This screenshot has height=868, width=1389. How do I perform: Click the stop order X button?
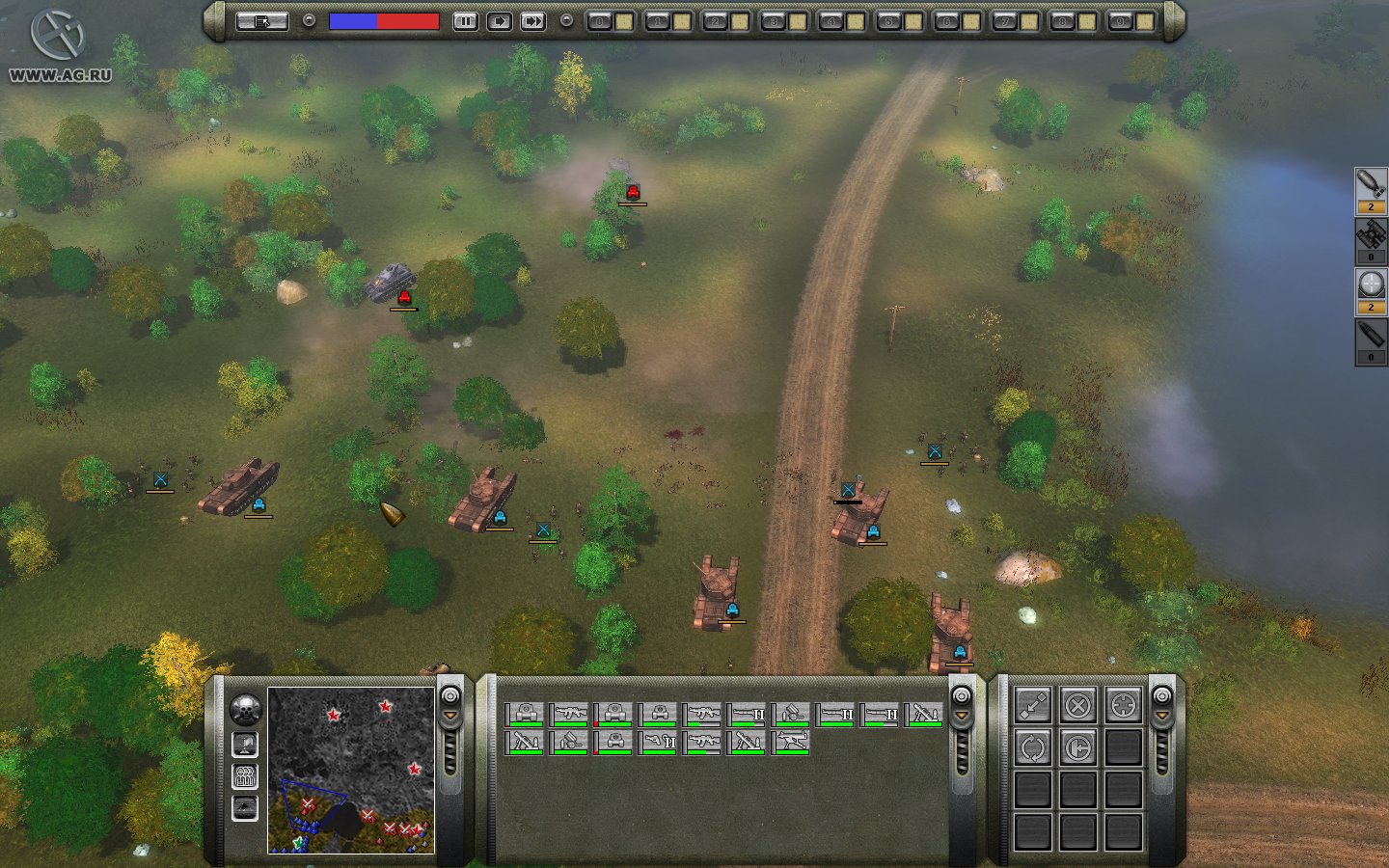pyautogui.click(x=1077, y=705)
